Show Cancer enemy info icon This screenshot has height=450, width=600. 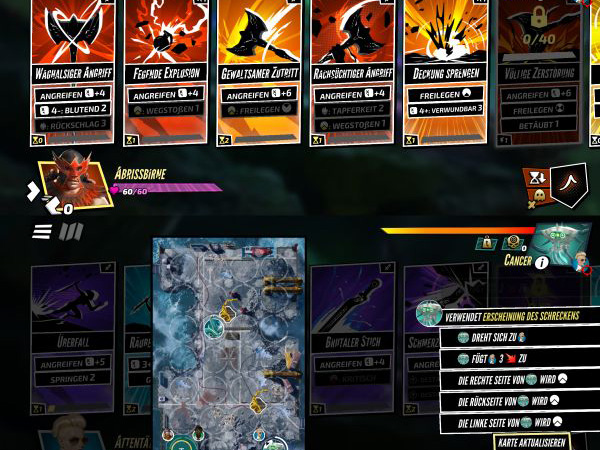click(x=541, y=262)
